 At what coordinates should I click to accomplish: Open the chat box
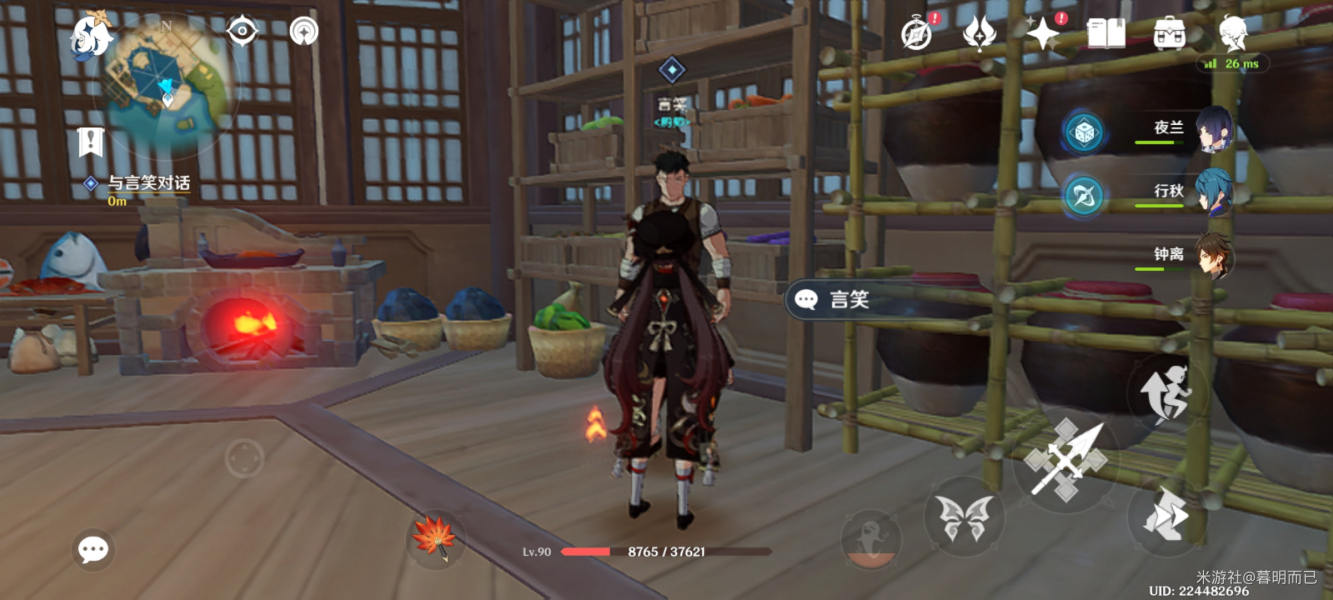(x=93, y=549)
